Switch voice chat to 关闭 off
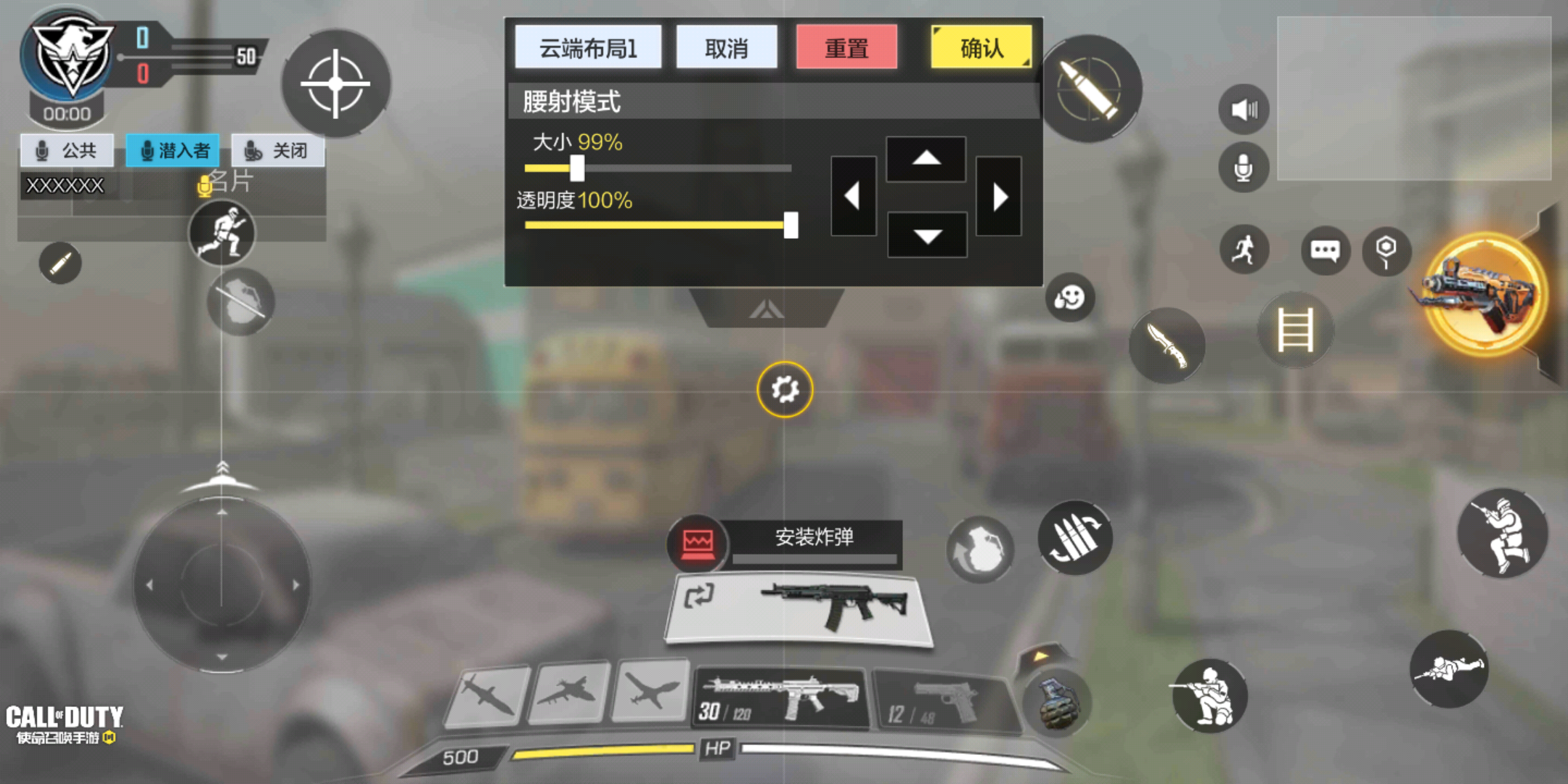 point(279,151)
